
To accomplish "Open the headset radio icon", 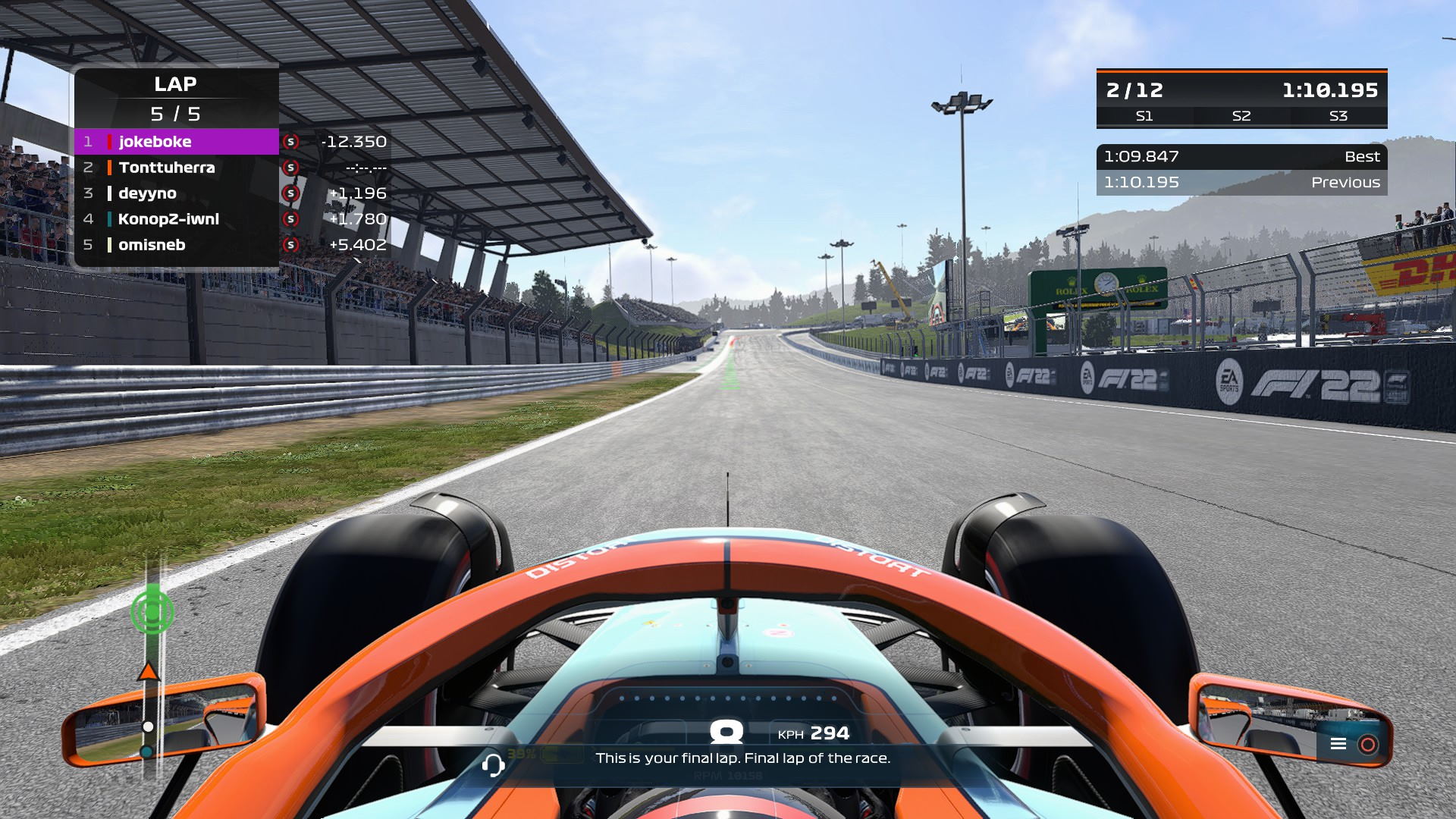I will (493, 764).
